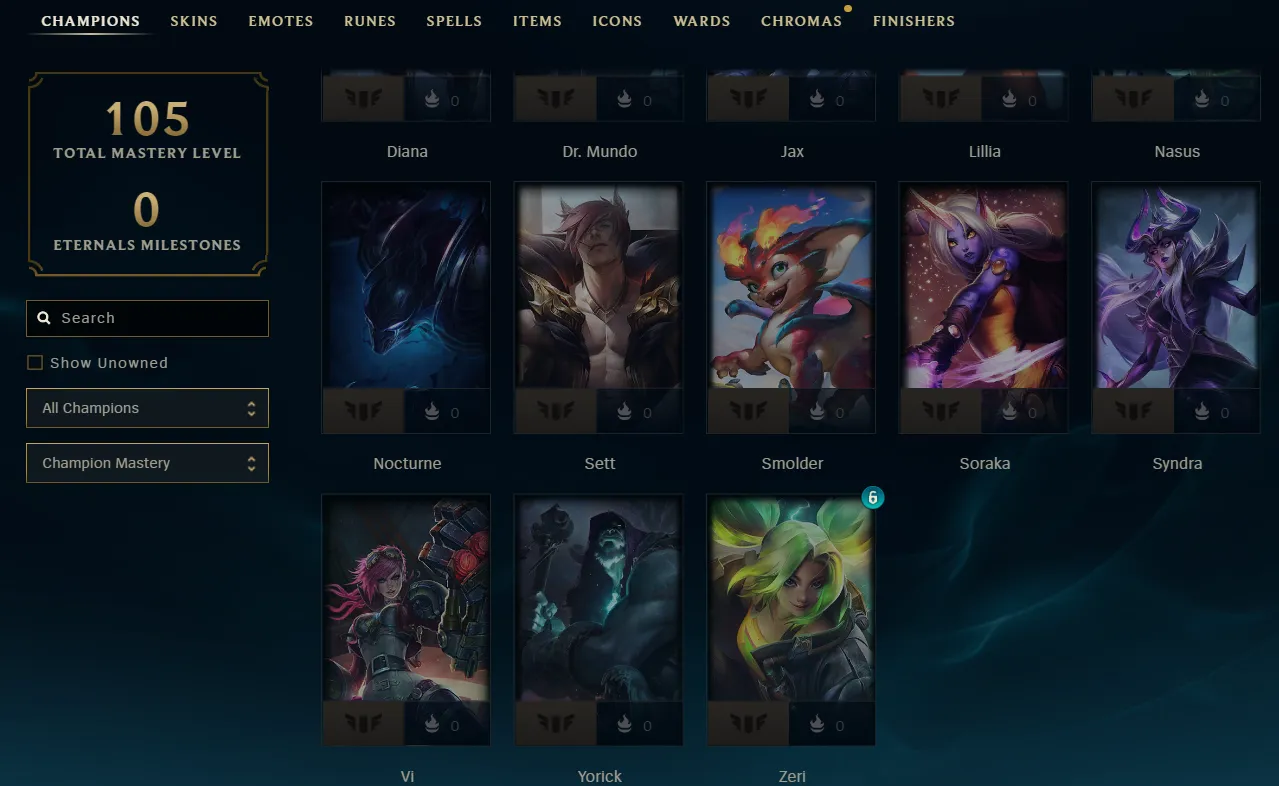The width and height of the screenshot is (1279, 786).
Task: Go to the Runes tab
Action: [x=370, y=21]
